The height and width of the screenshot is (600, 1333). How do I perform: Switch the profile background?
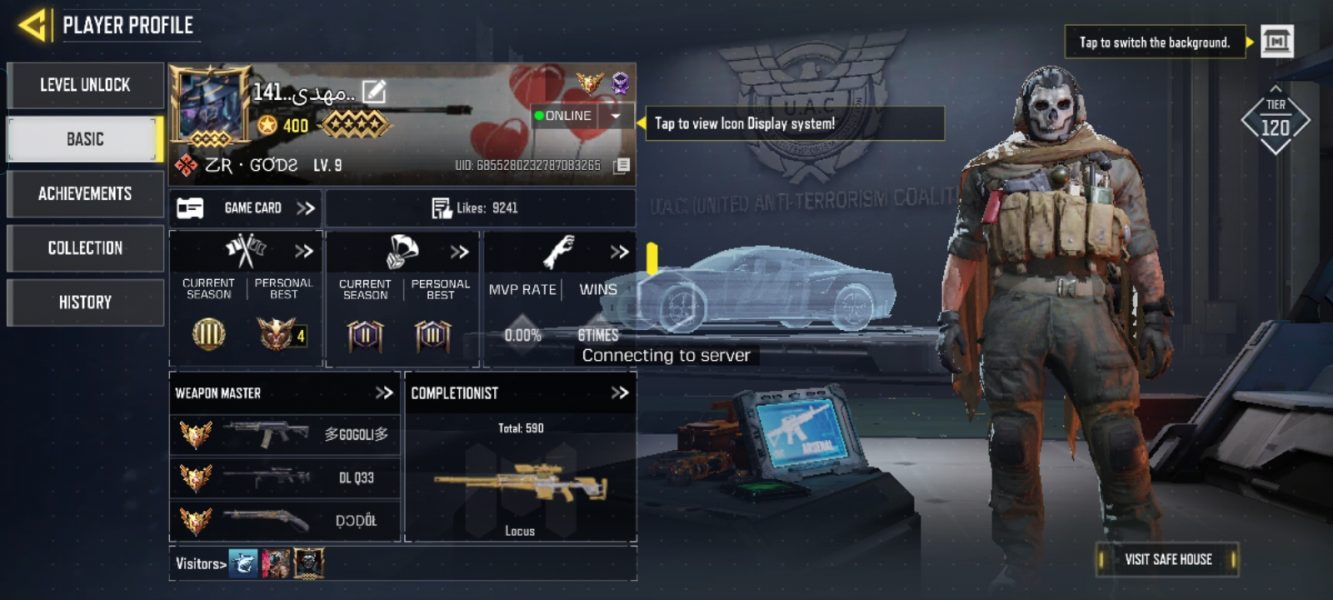tap(1277, 42)
